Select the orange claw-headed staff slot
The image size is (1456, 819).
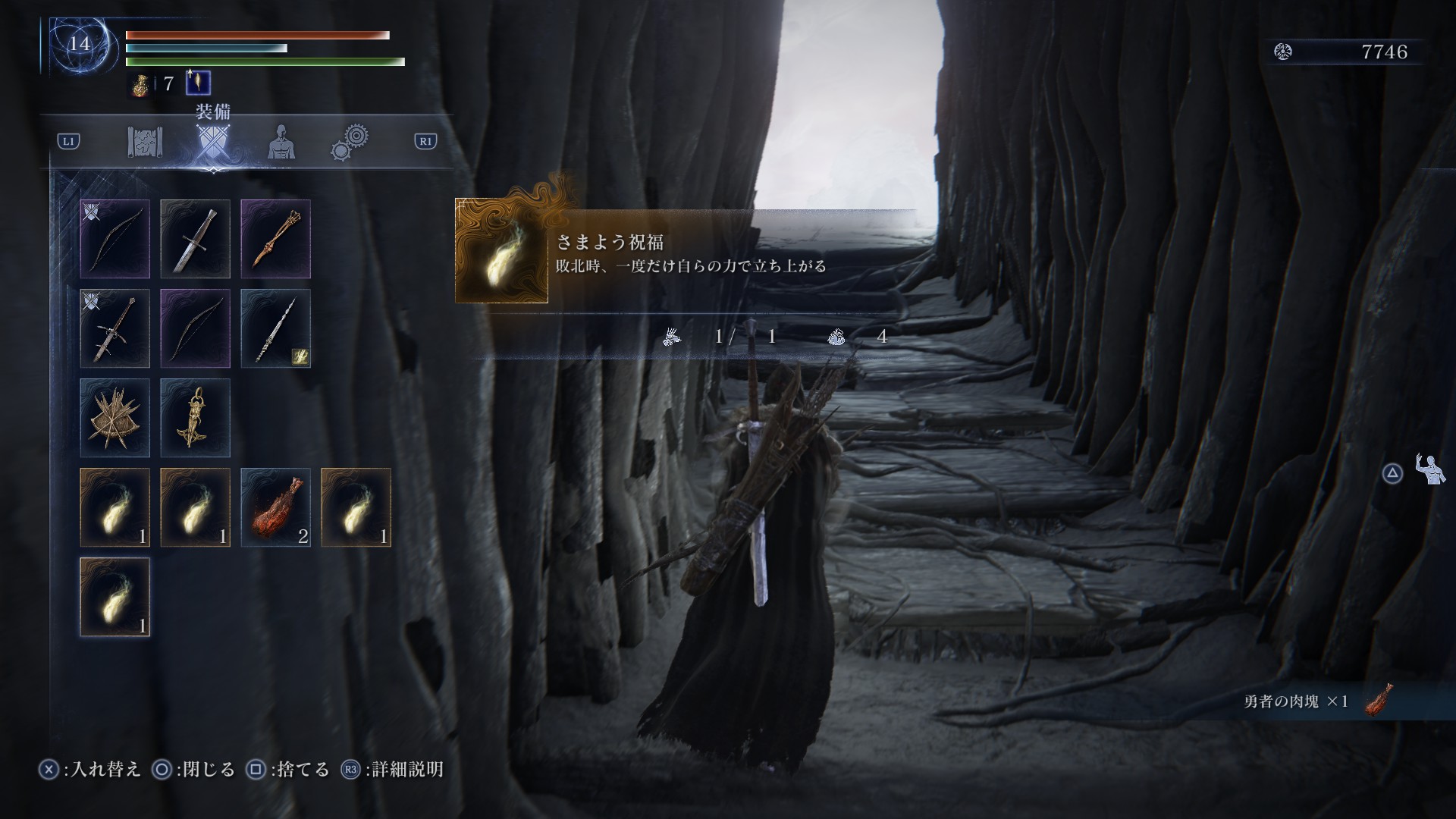tap(276, 239)
